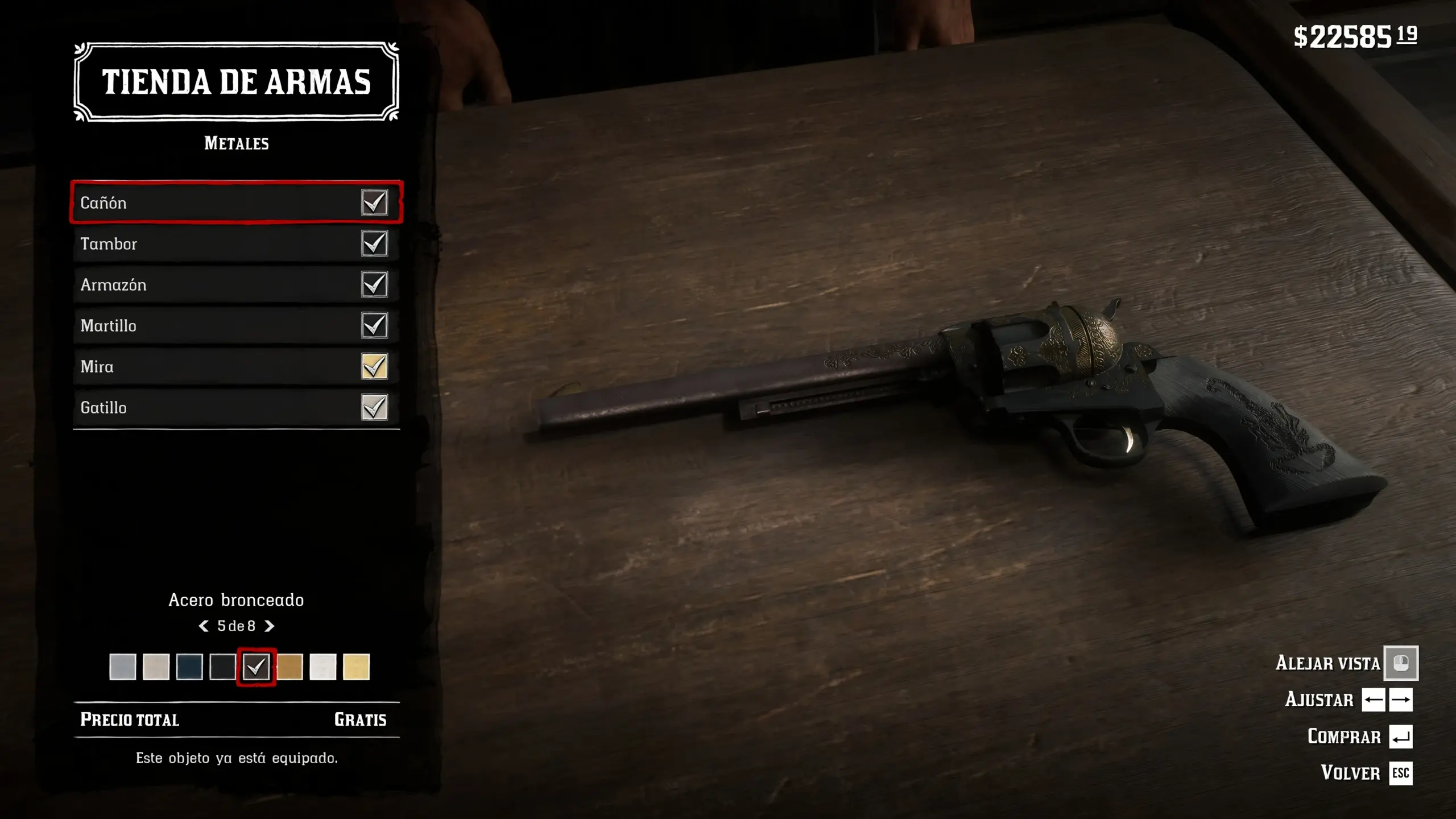
Task: Choose the white metal swatch
Action: tap(322, 667)
